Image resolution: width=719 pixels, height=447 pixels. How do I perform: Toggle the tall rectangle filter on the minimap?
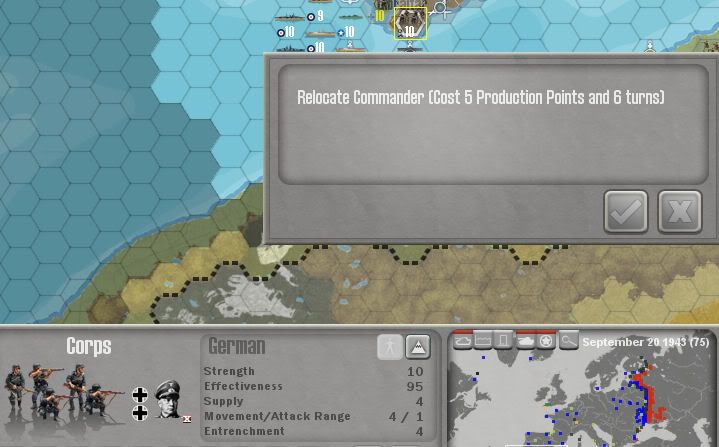(503, 341)
